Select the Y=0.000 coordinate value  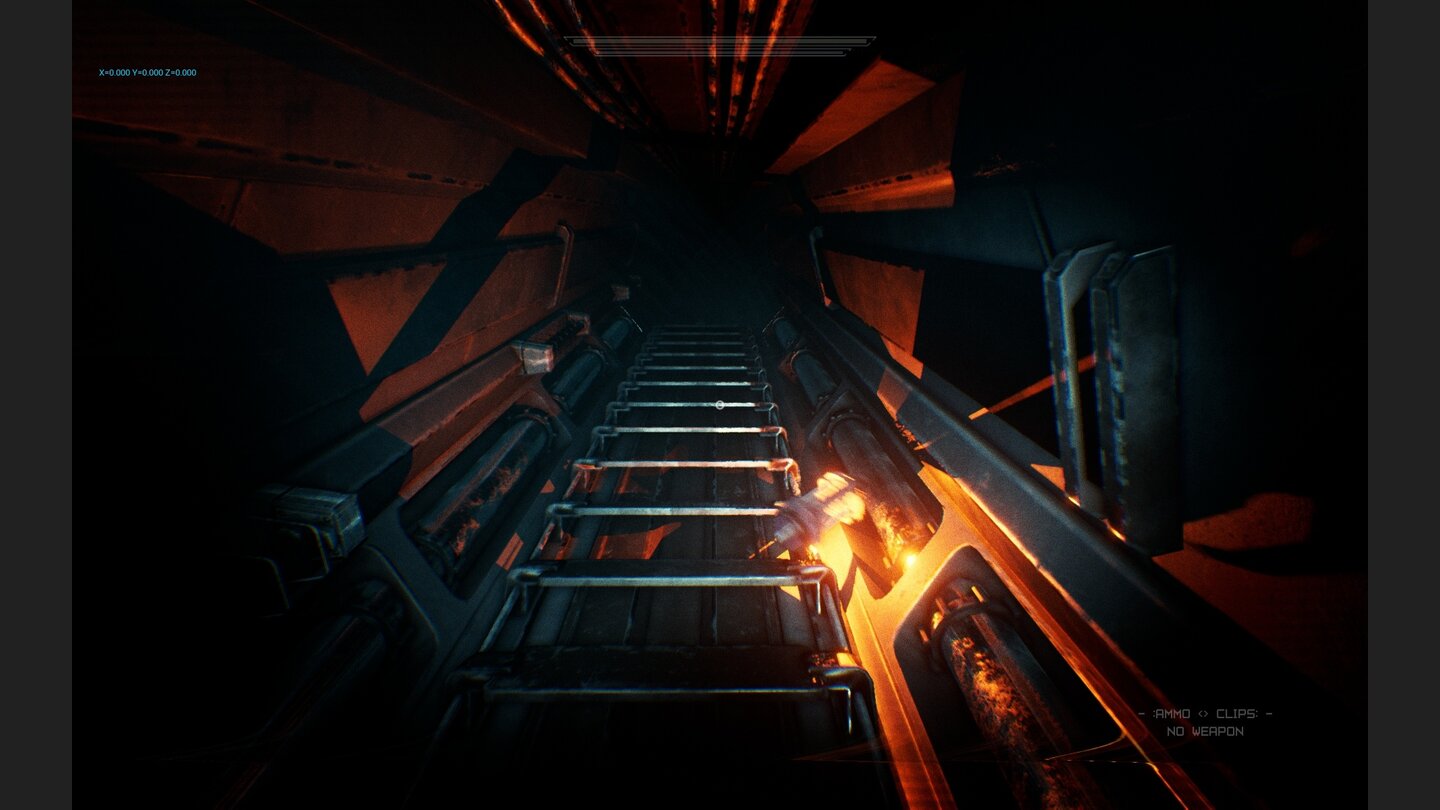pyautogui.click(x=148, y=72)
